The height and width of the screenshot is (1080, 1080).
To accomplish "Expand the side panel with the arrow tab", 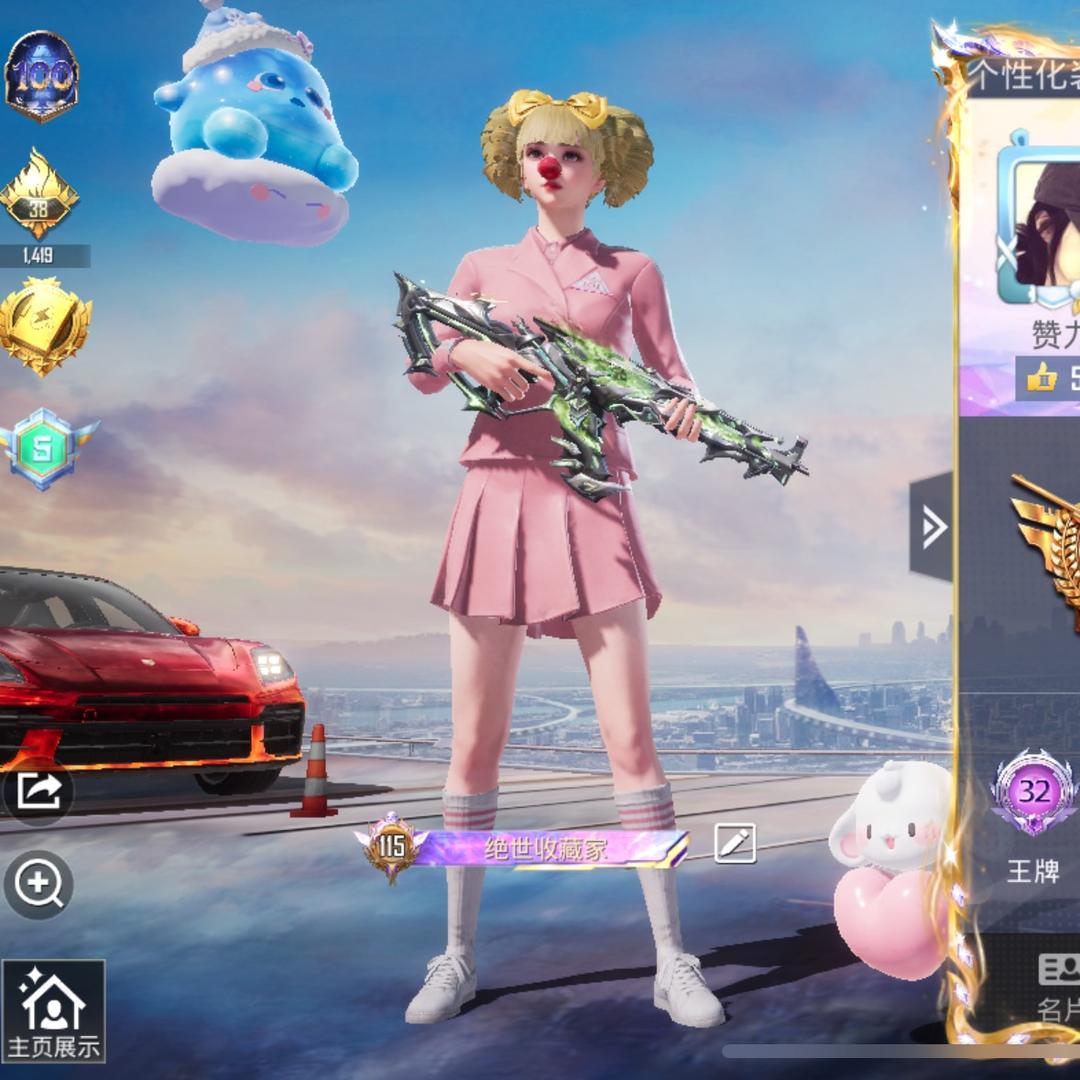I will pos(932,526).
